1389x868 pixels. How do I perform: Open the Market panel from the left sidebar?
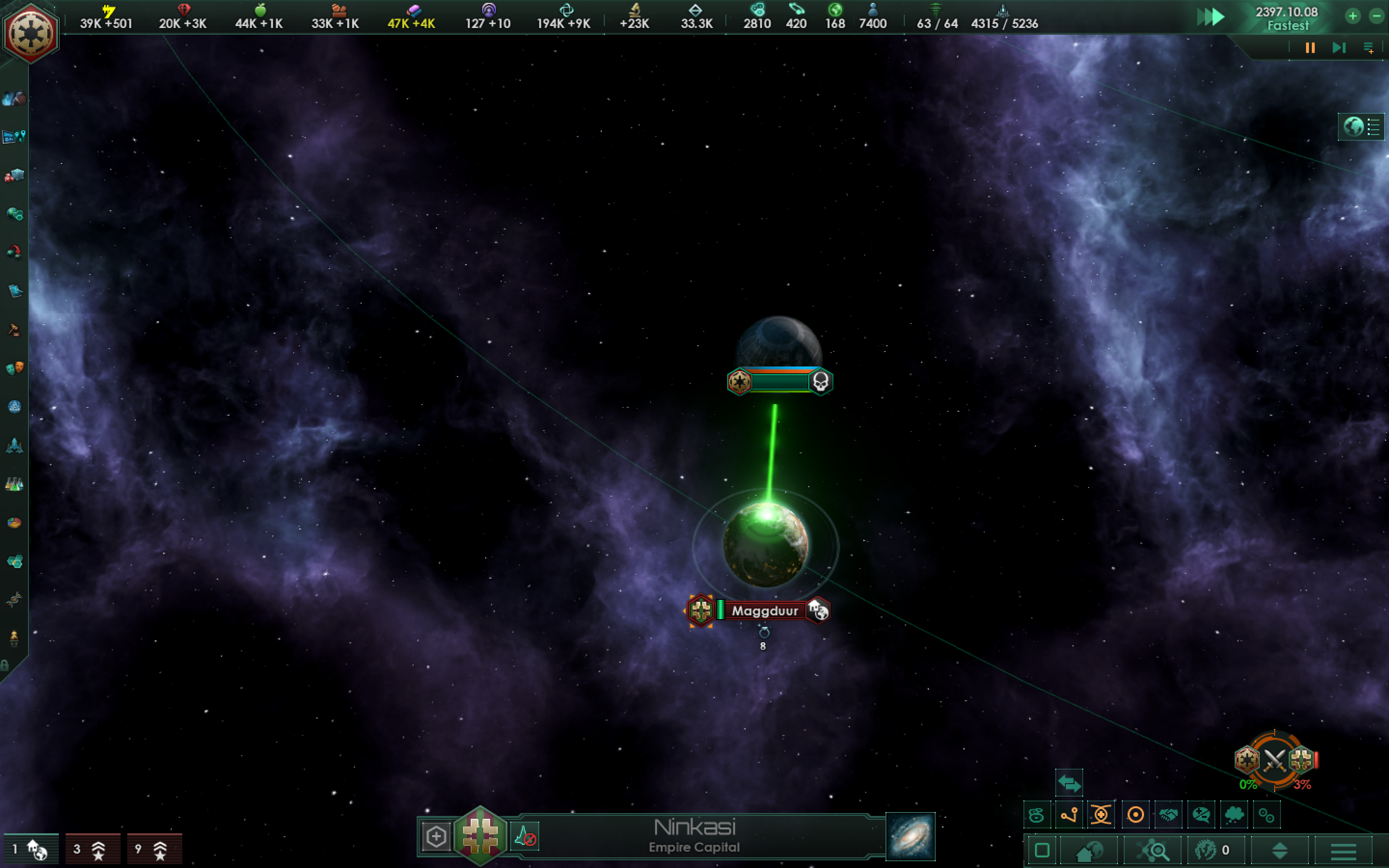coord(14,175)
